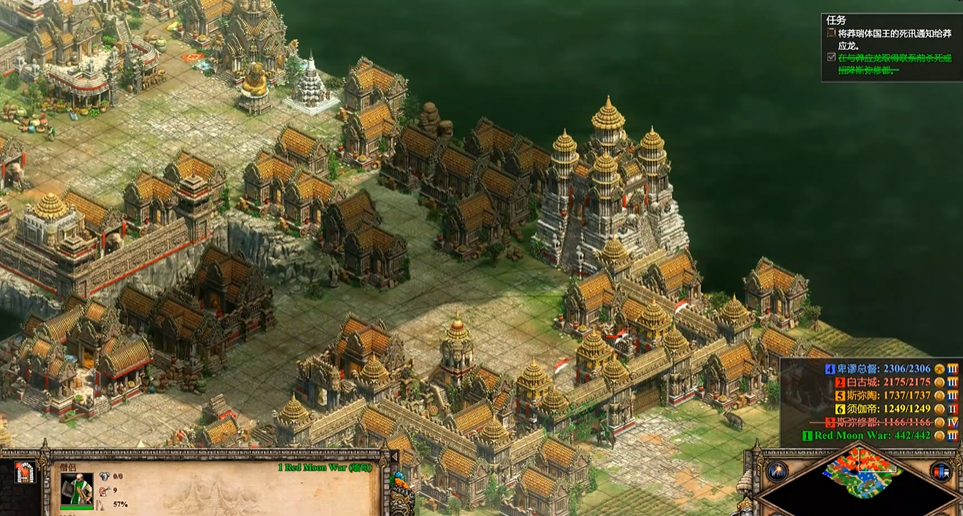Open the 任务 objectives panel
963x516 pixels.
836,19
